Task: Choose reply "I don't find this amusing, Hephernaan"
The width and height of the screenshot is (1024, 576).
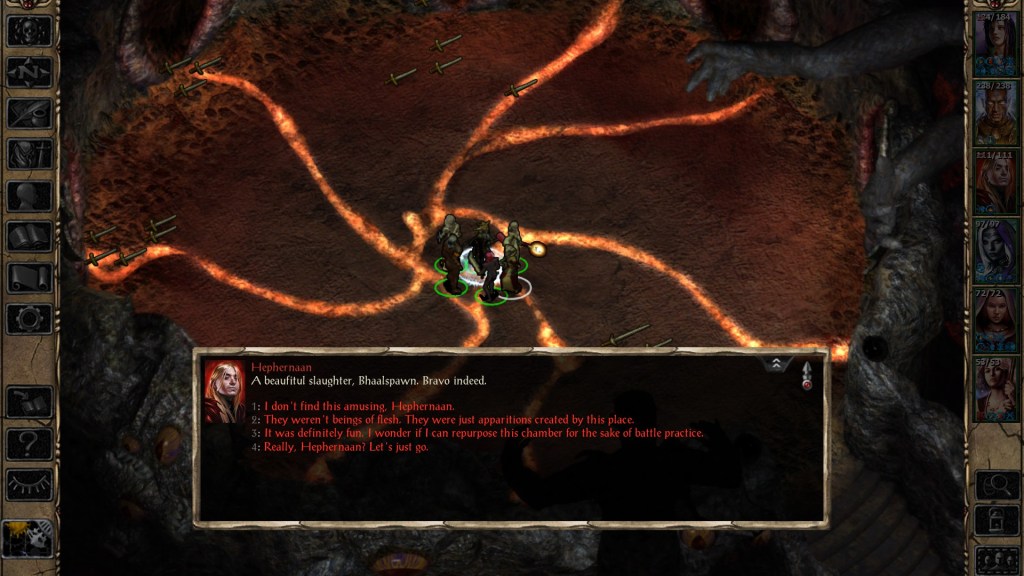Action: tap(358, 406)
